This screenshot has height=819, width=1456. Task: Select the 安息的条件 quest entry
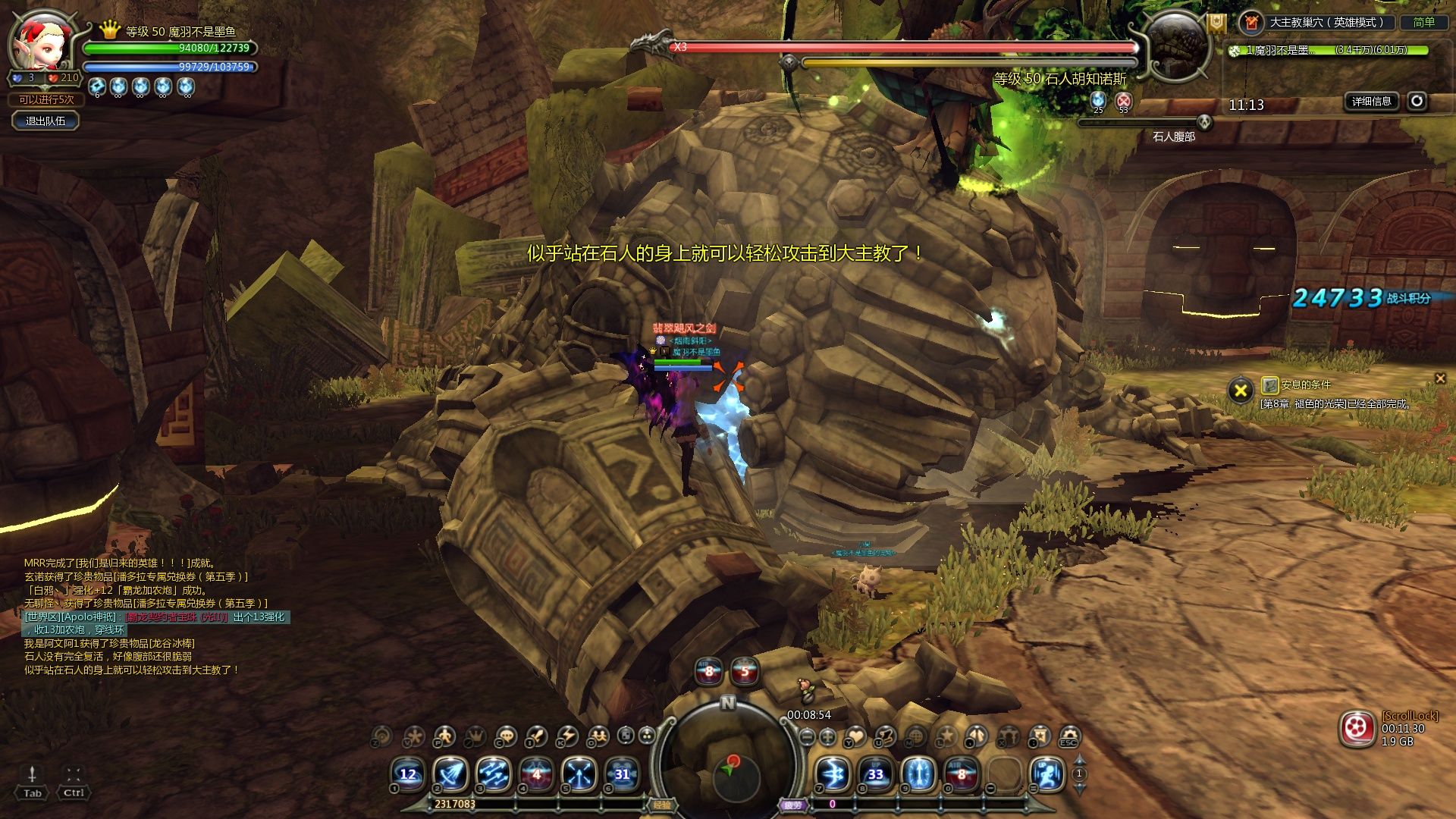(1305, 385)
